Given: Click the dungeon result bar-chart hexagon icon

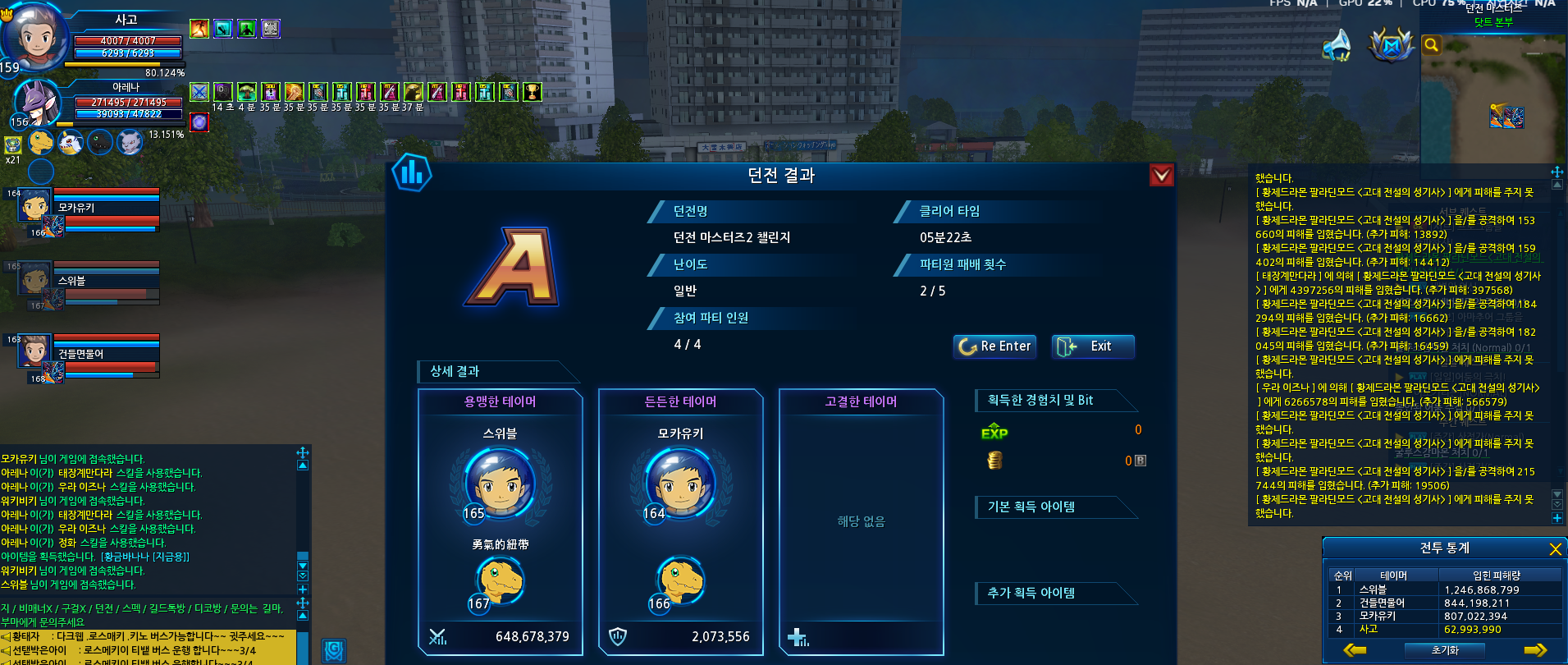Looking at the screenshot, I should click(x=412, y=173).
